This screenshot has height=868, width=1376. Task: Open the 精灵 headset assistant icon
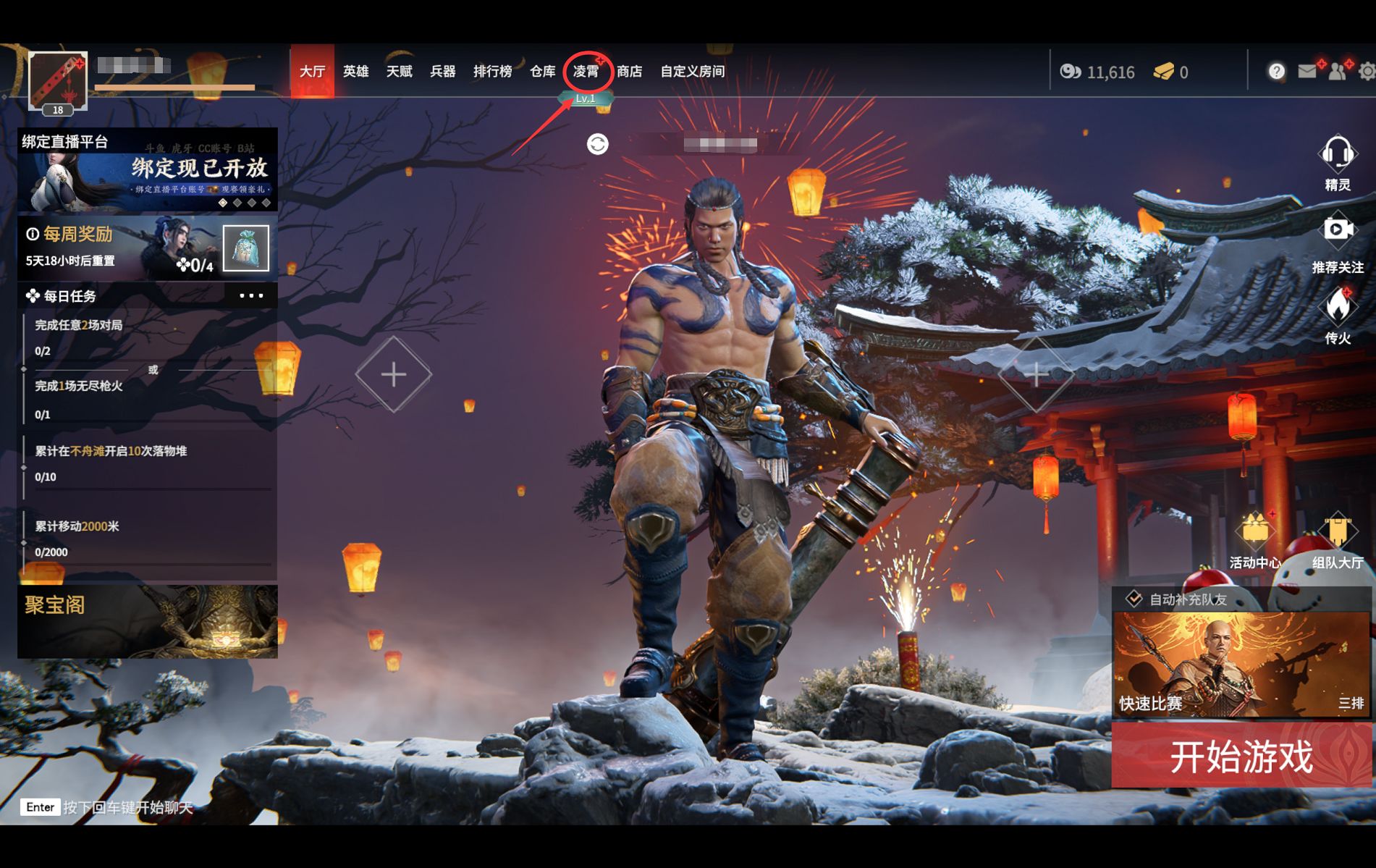point(1337,162)
